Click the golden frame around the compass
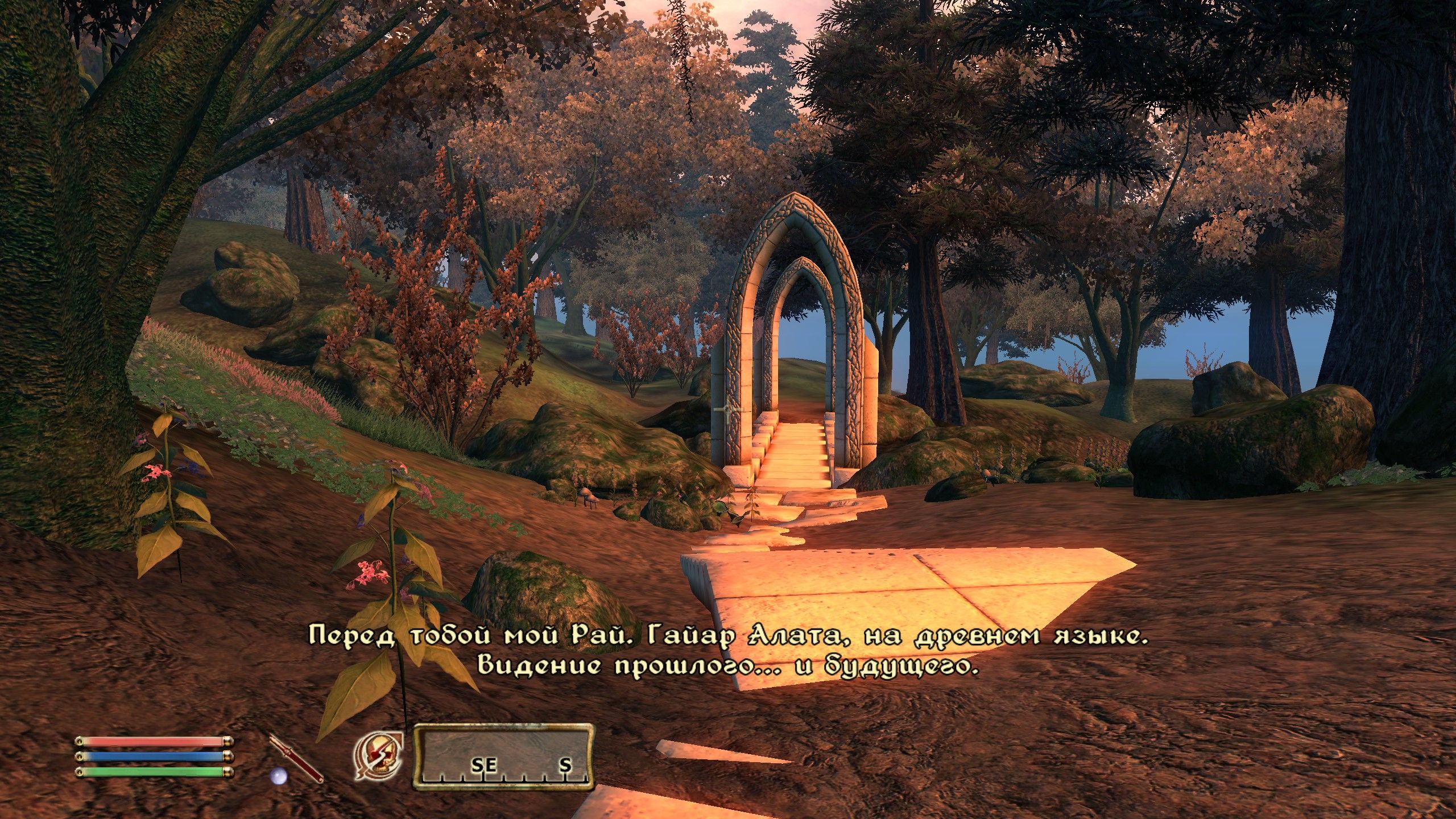The image size is (1456, 819). point(505,727)
